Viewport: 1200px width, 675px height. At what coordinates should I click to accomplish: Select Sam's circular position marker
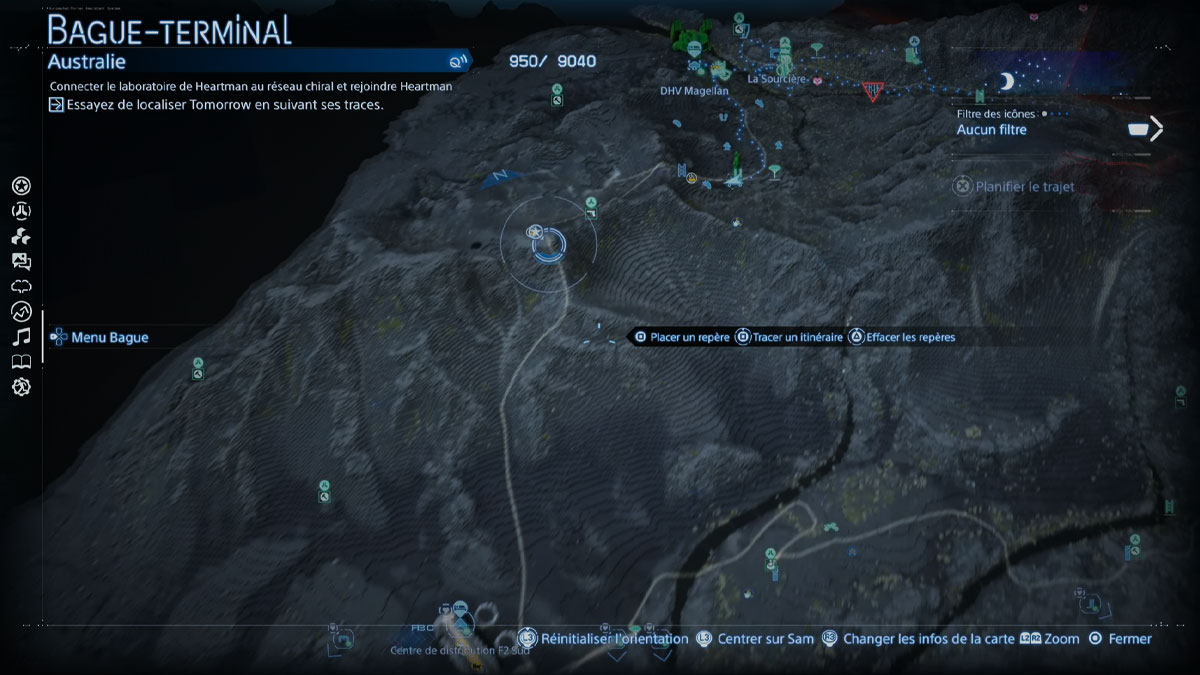click(x=548, y=243)
